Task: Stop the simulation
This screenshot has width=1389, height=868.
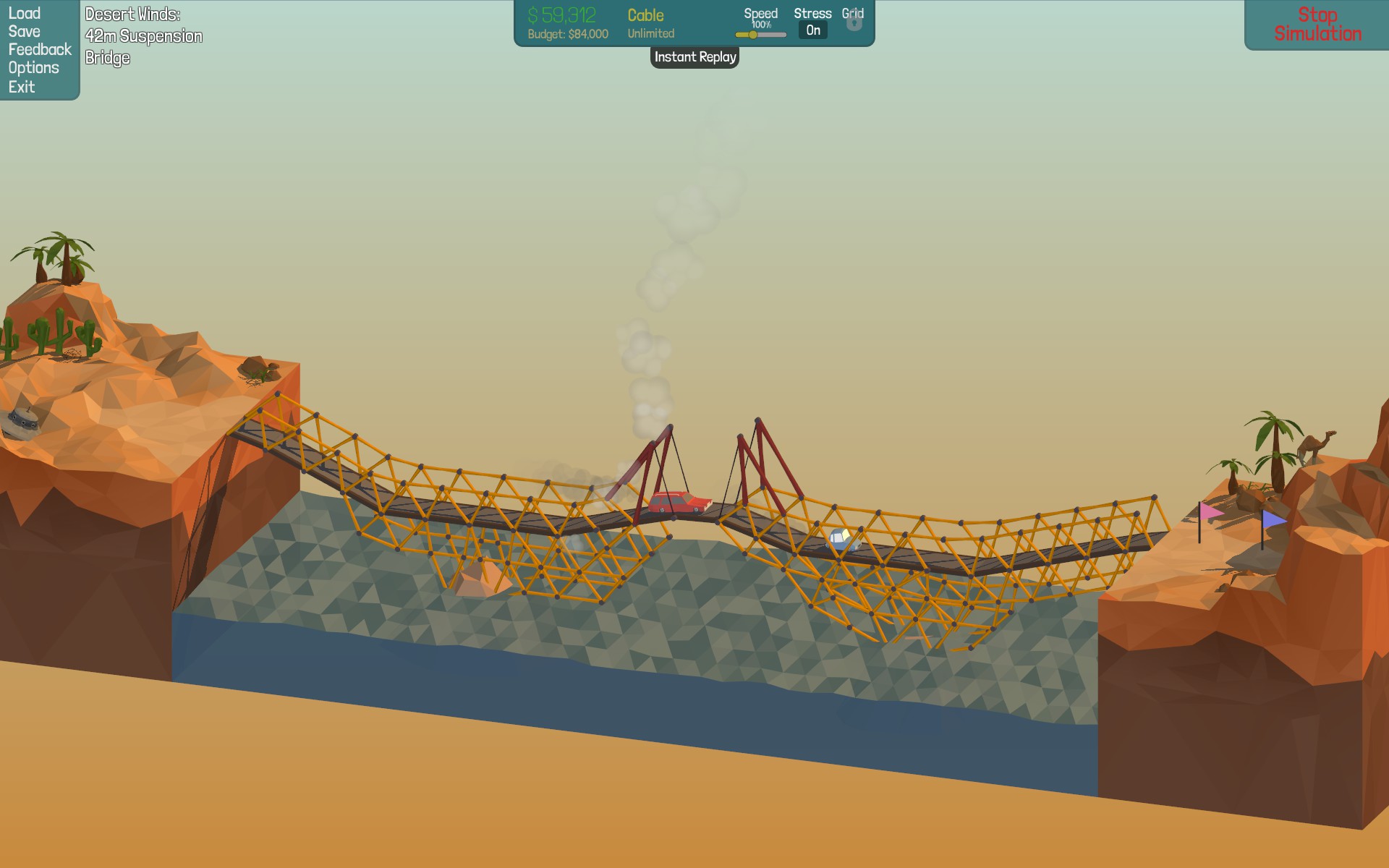Action: tap(1317, 24)
